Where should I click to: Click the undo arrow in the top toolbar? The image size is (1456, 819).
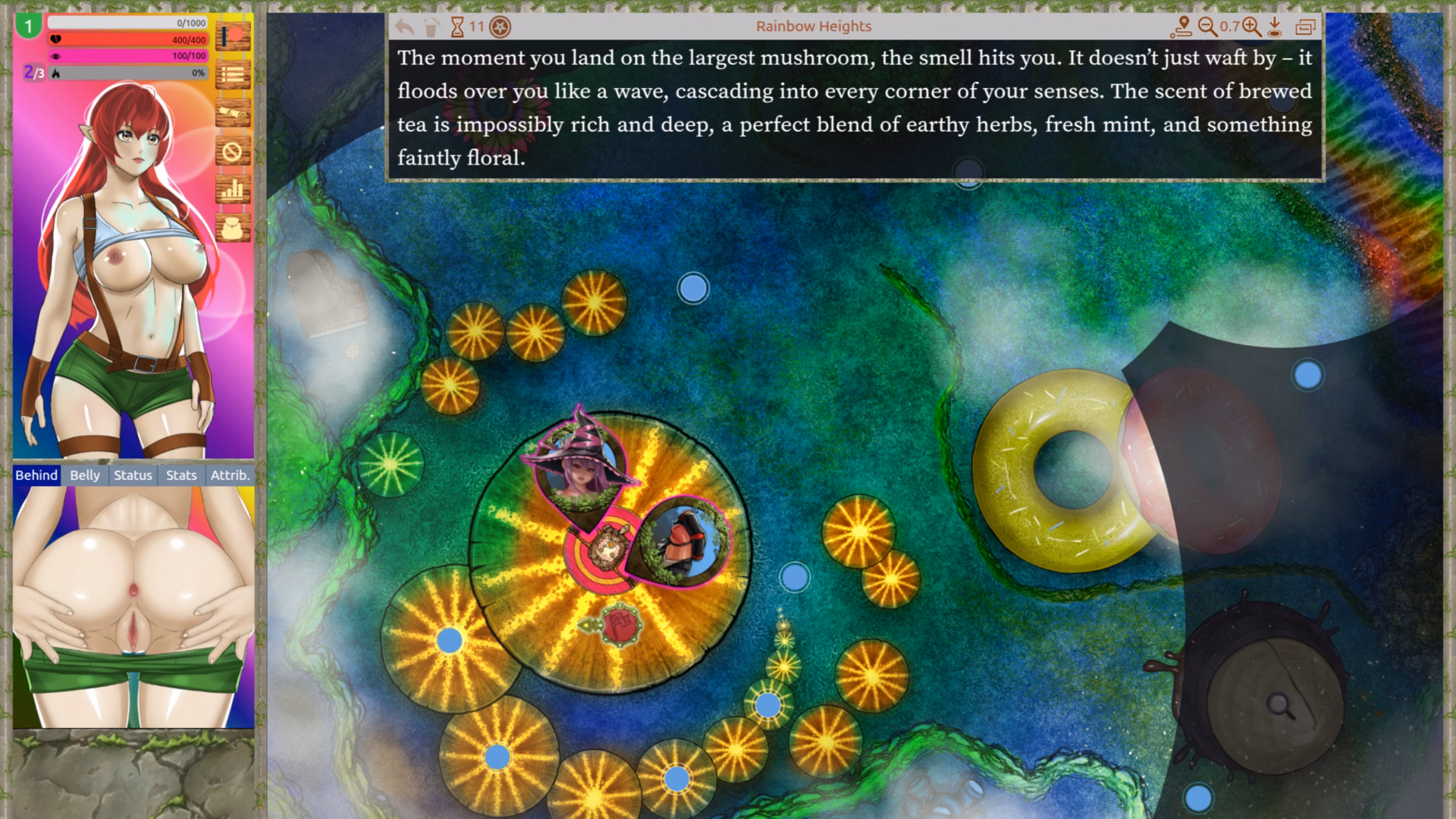coord(403,25)
